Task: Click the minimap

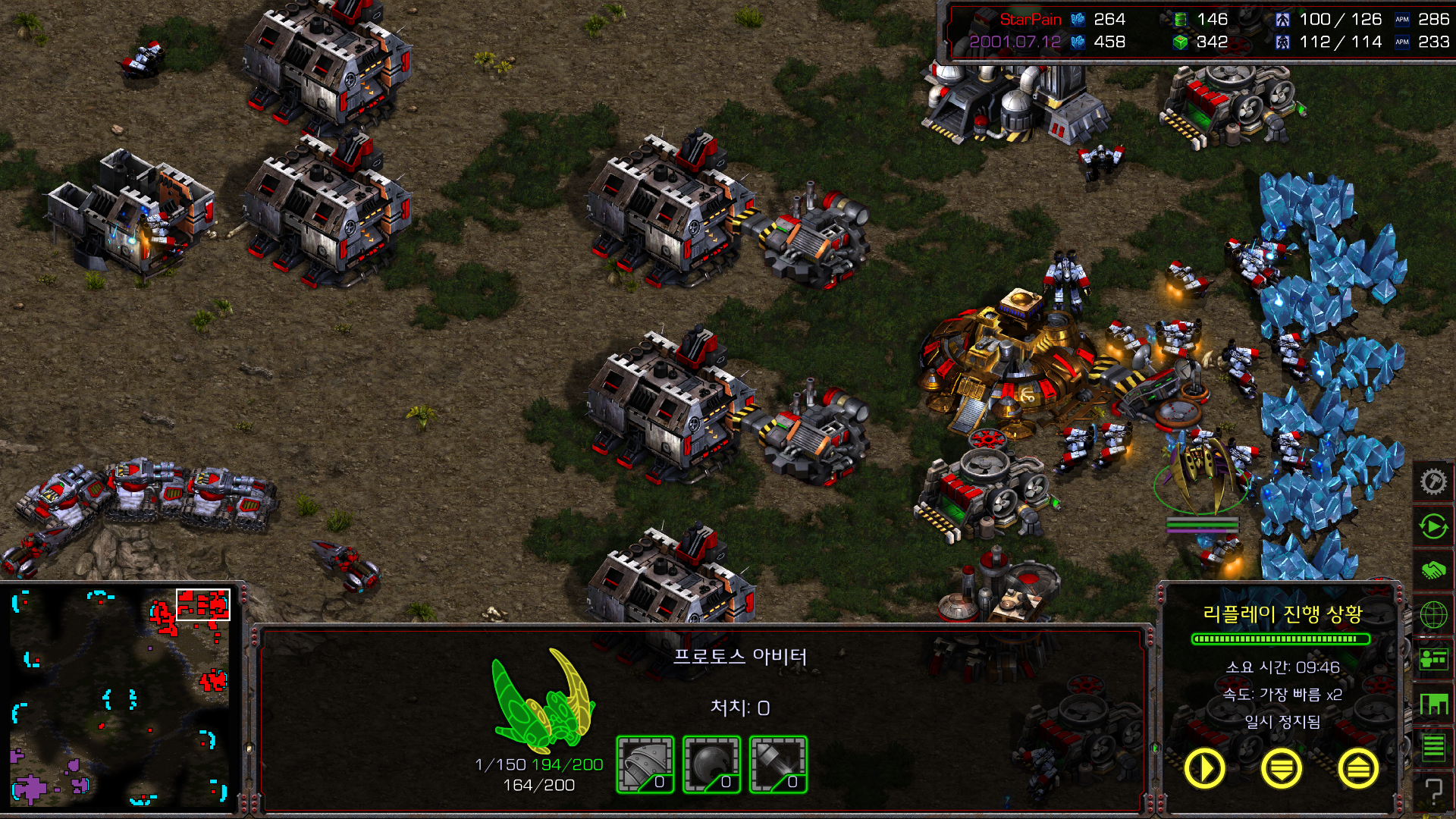Action: [120, 698]
